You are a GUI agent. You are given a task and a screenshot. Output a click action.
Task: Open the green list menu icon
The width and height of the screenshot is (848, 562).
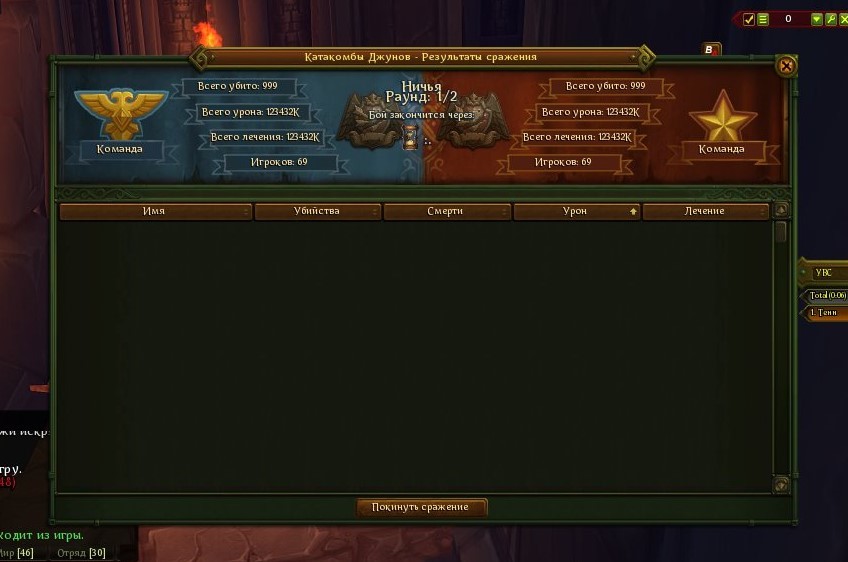tap(763, 19)
